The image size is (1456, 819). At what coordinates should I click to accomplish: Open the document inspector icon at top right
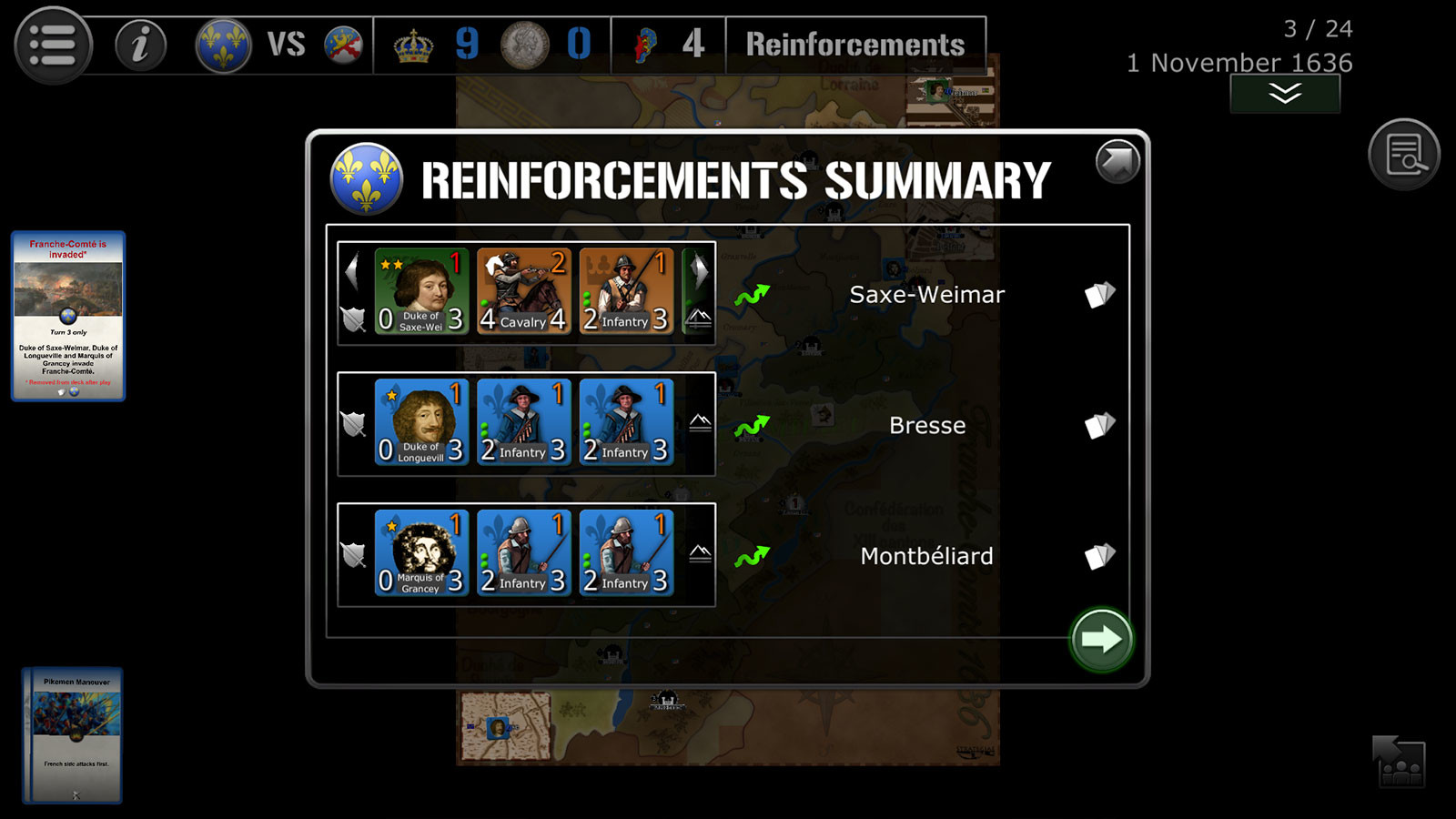click(x=1404, y=154)
